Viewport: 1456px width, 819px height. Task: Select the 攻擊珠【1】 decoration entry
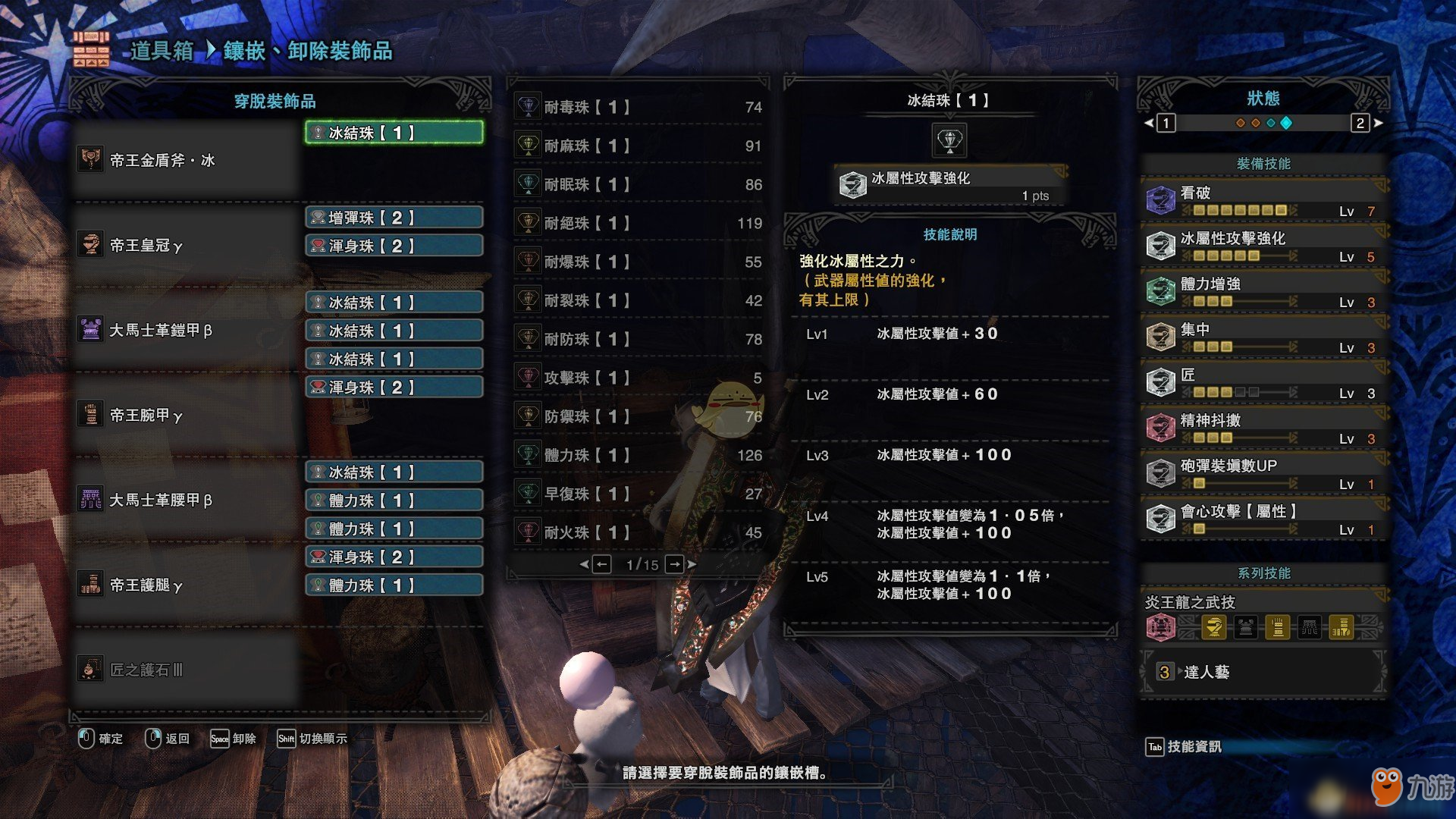639,378
